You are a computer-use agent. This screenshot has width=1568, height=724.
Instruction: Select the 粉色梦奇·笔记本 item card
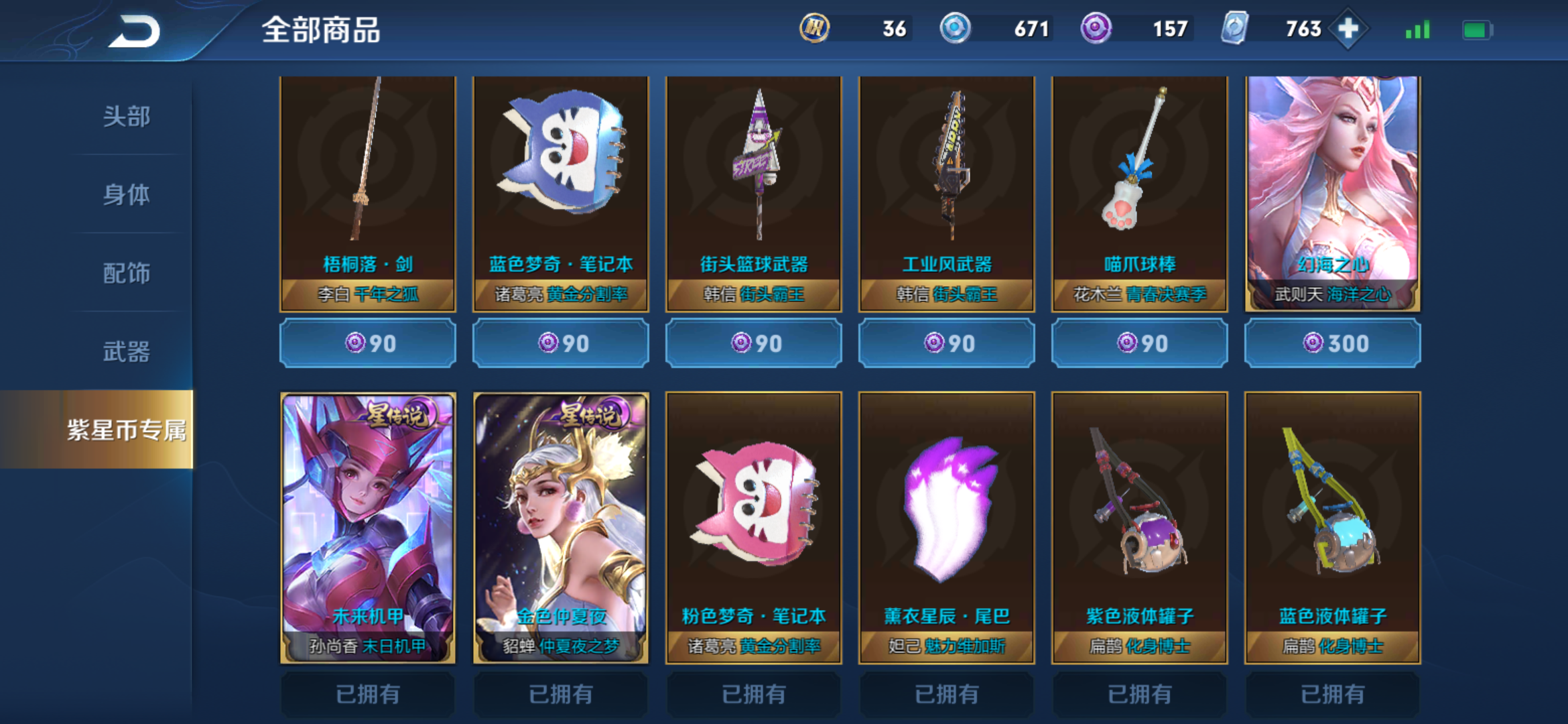coord(754,528)
